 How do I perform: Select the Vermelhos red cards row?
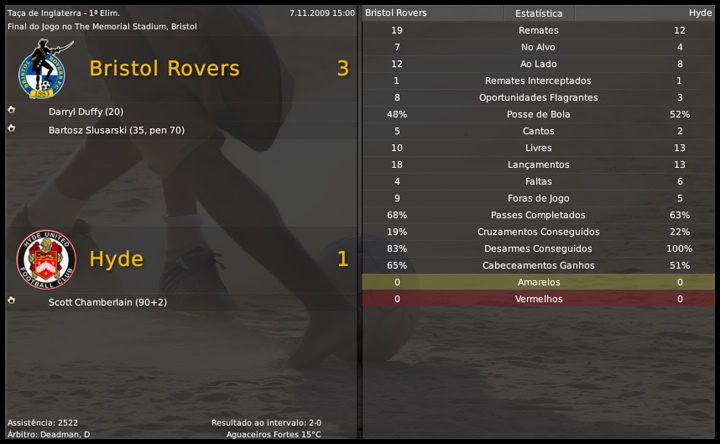[x=538, y=299]
